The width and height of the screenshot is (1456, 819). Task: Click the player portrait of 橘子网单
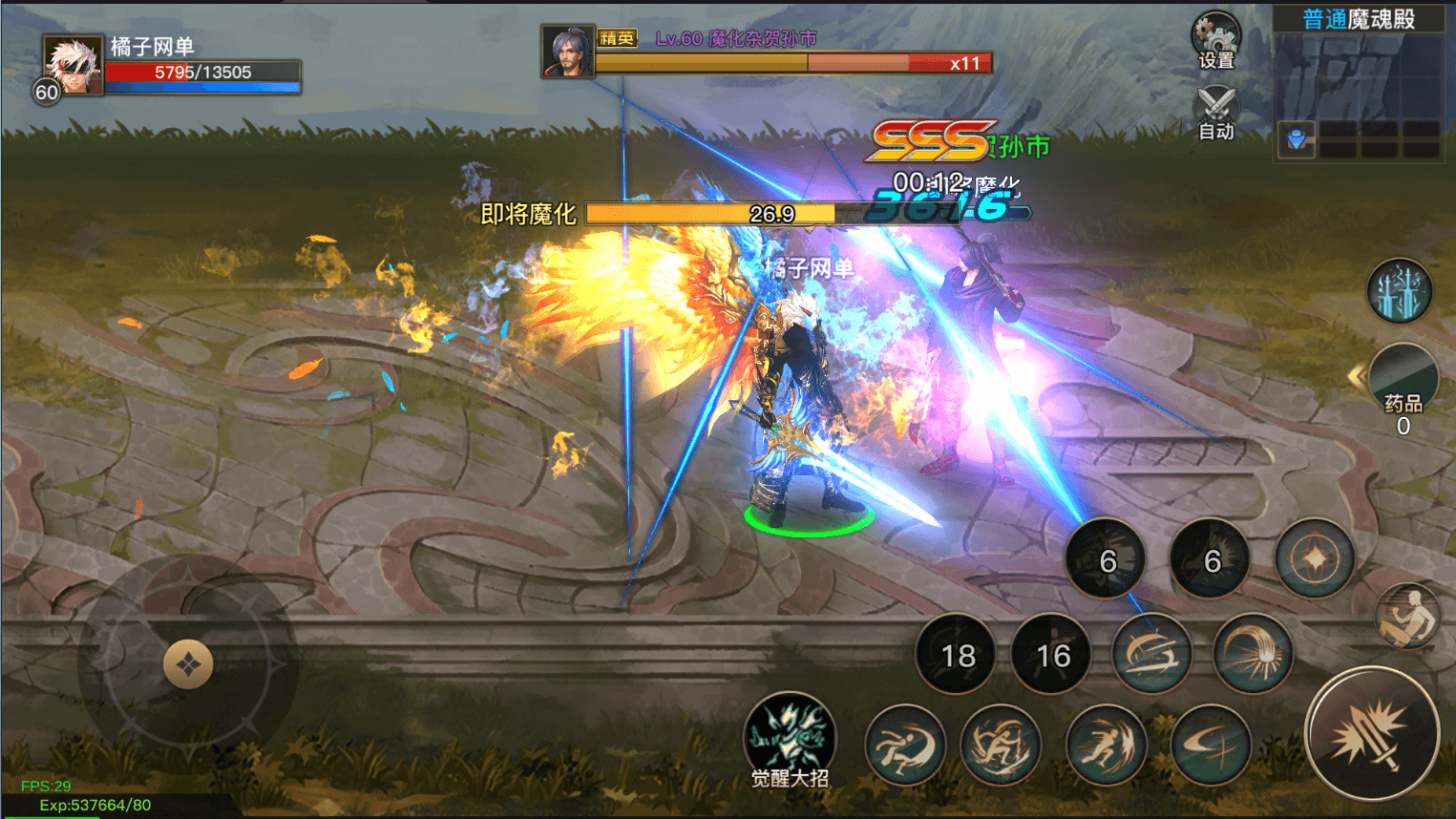(x=73, y=65)
